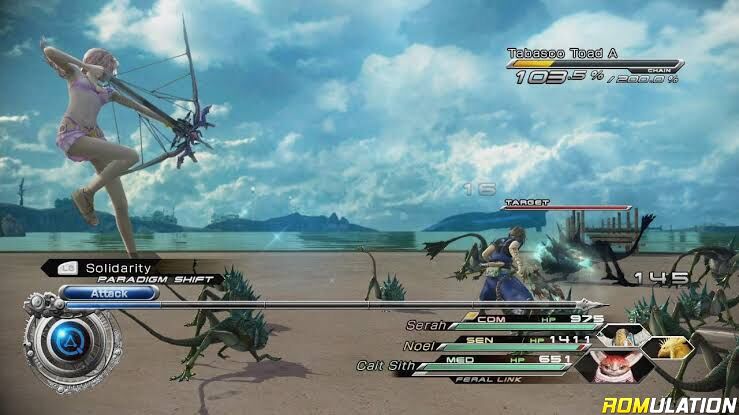739x415 pixels.
Task: Switch to the golden chocobo monster icon
Action: pyautogui.click(x=661, y=348)
